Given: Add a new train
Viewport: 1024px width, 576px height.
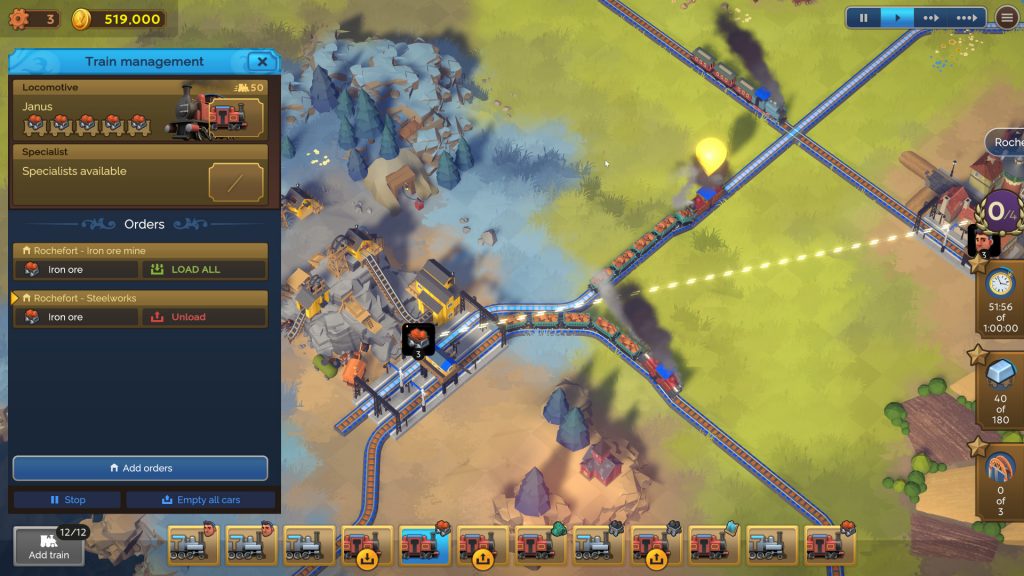Looking at the screenshot, I should tap(48, 546).
